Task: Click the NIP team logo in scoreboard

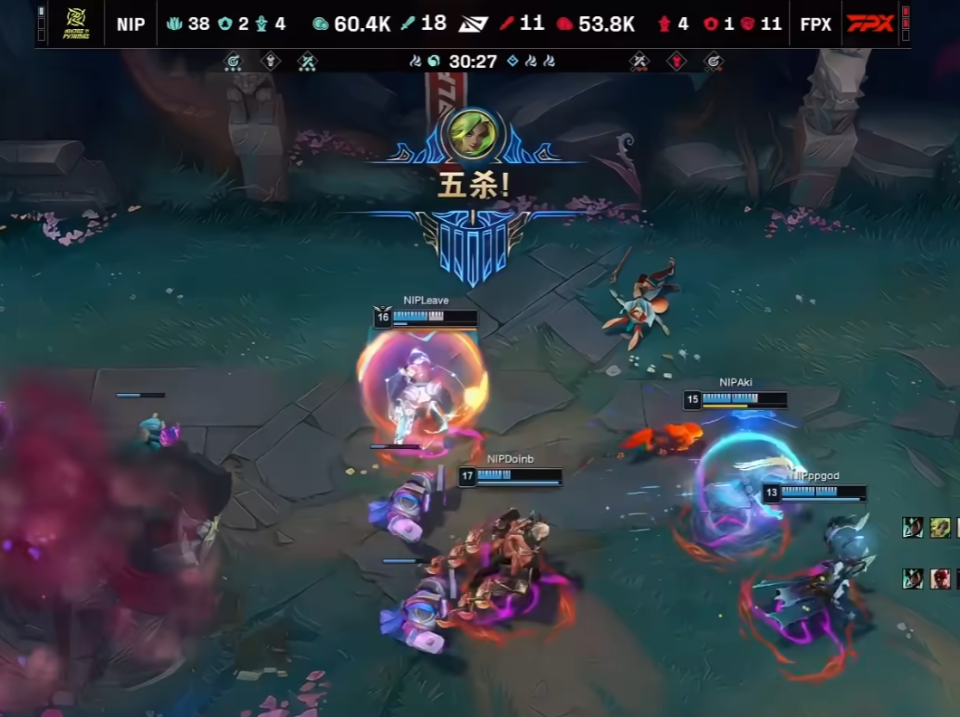Action: (75, 23)
